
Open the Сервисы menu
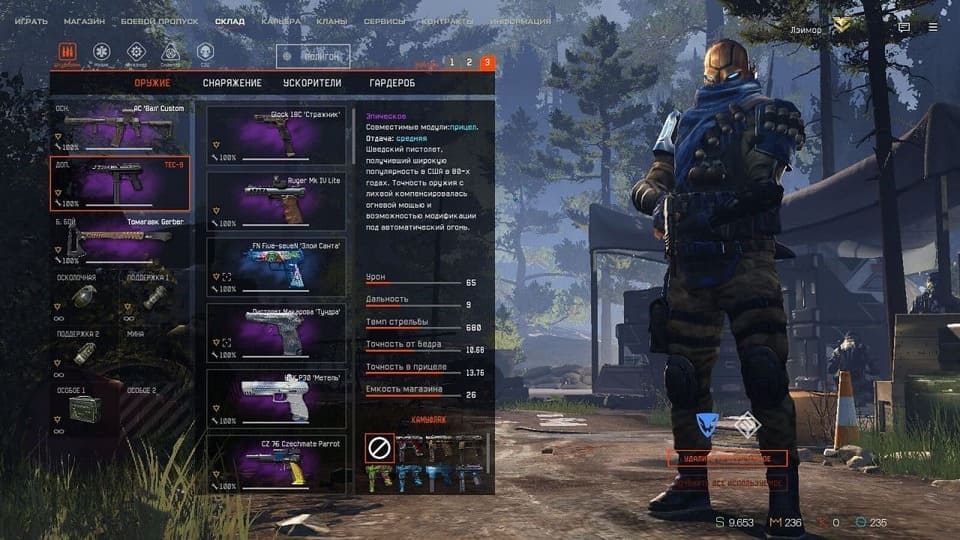pos(385,21)
